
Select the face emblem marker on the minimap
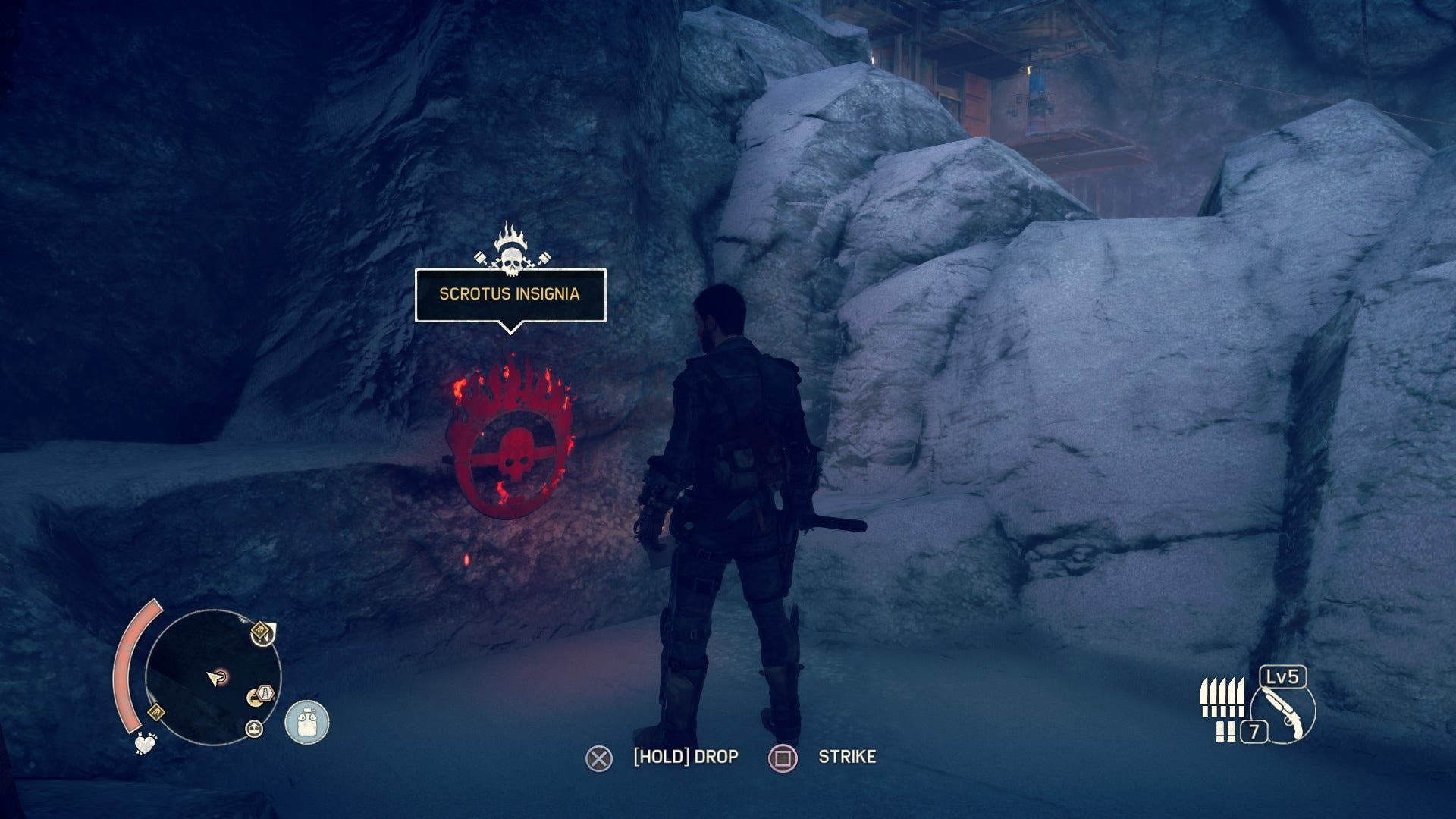(253, 728)
